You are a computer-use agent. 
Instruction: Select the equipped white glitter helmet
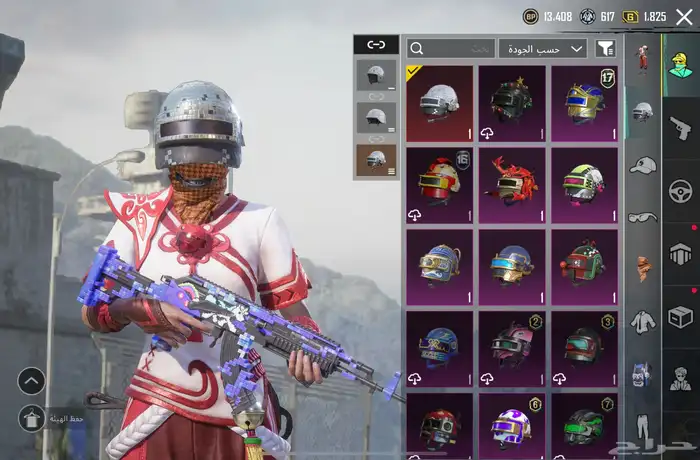click(440, 104)
